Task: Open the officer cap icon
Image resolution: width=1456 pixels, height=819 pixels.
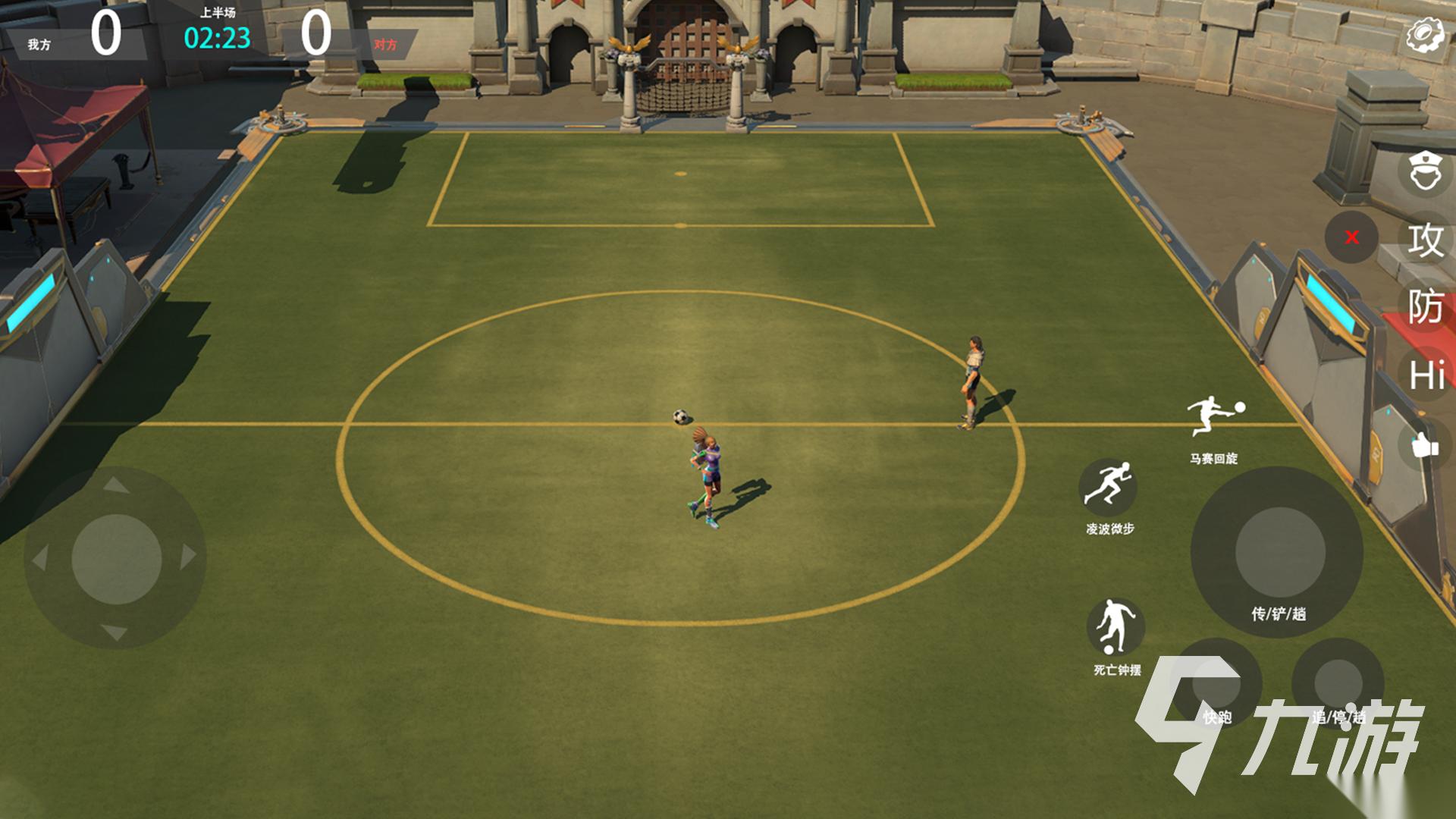Action: (x=1424, y=171)
